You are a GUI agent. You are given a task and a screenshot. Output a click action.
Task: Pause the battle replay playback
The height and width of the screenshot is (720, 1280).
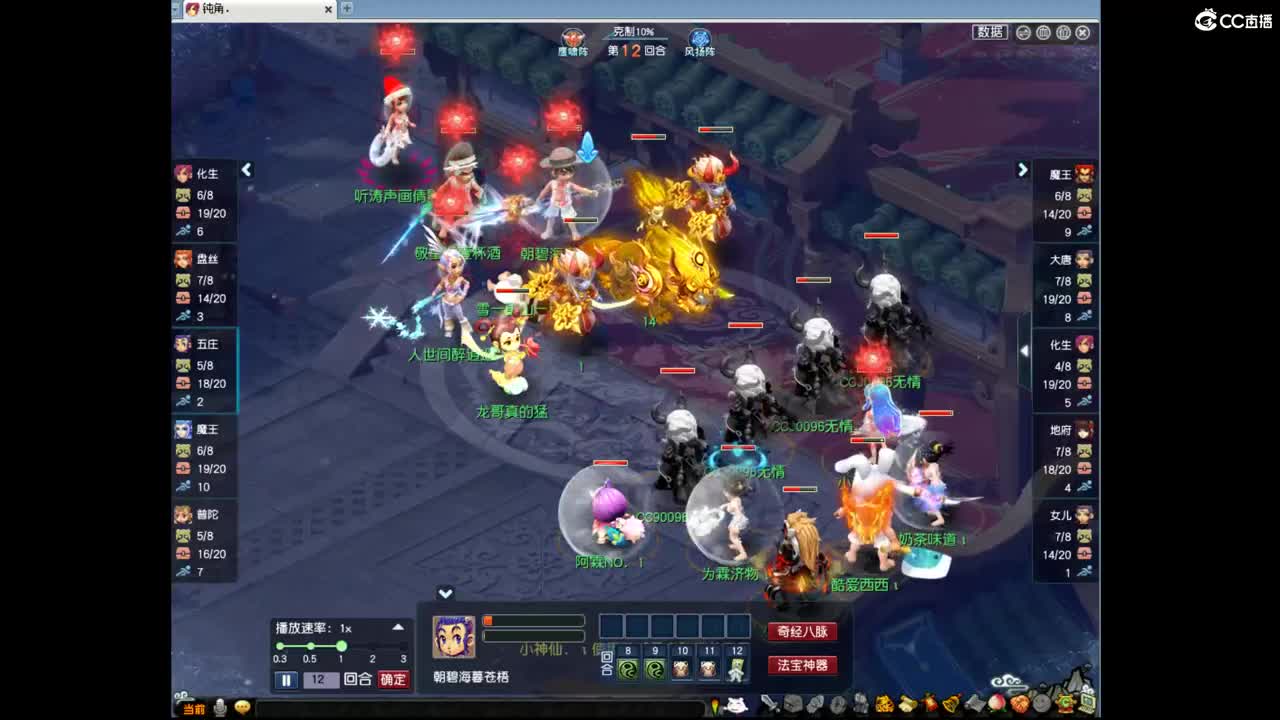click(286, 679)
